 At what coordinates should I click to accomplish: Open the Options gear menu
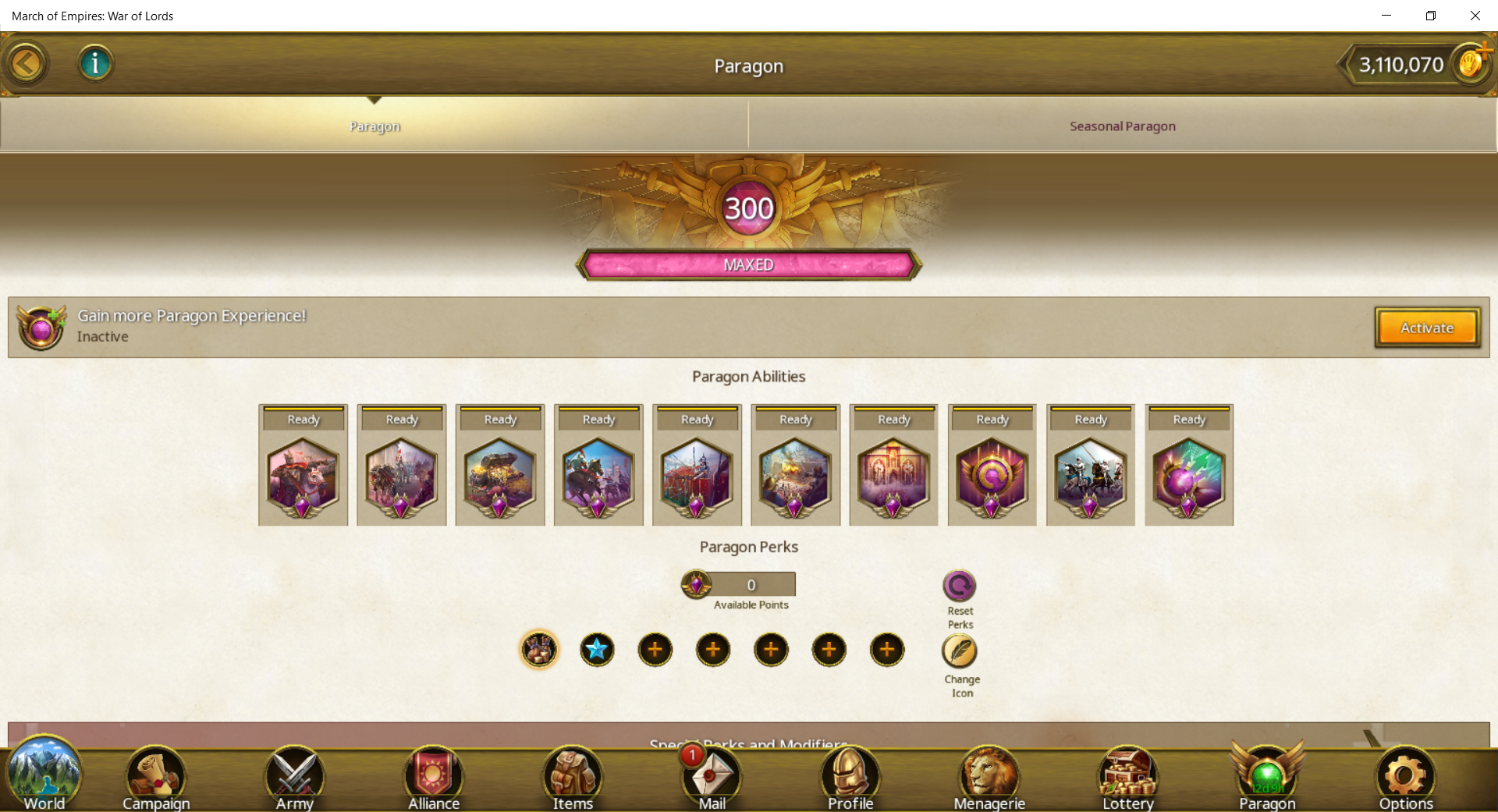coord(1405,778)
